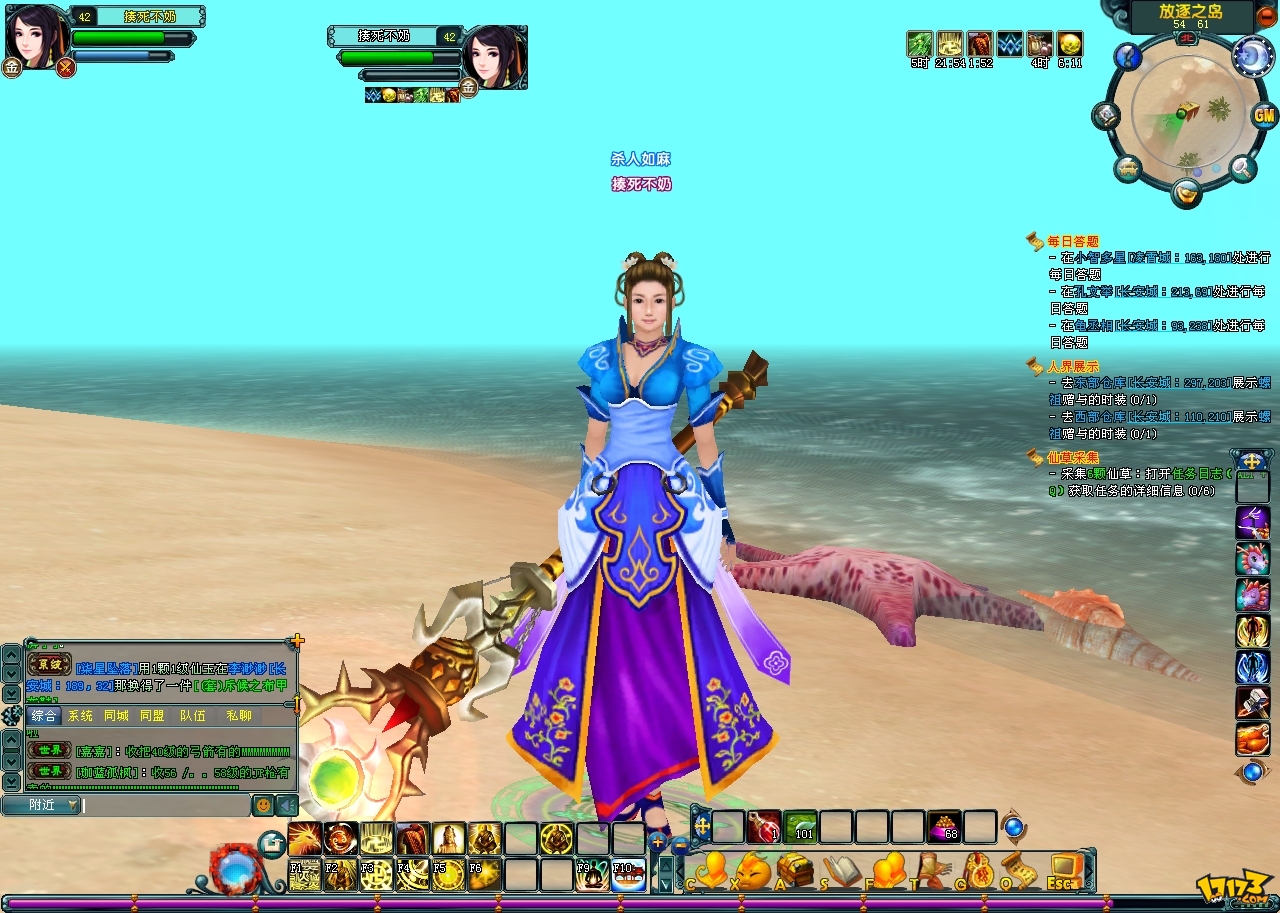Image resolution: width=1280 pixels, height=913 pixels.
Task: Select the 每日答题 quest tracker entry
Action: pos(1073,241)
